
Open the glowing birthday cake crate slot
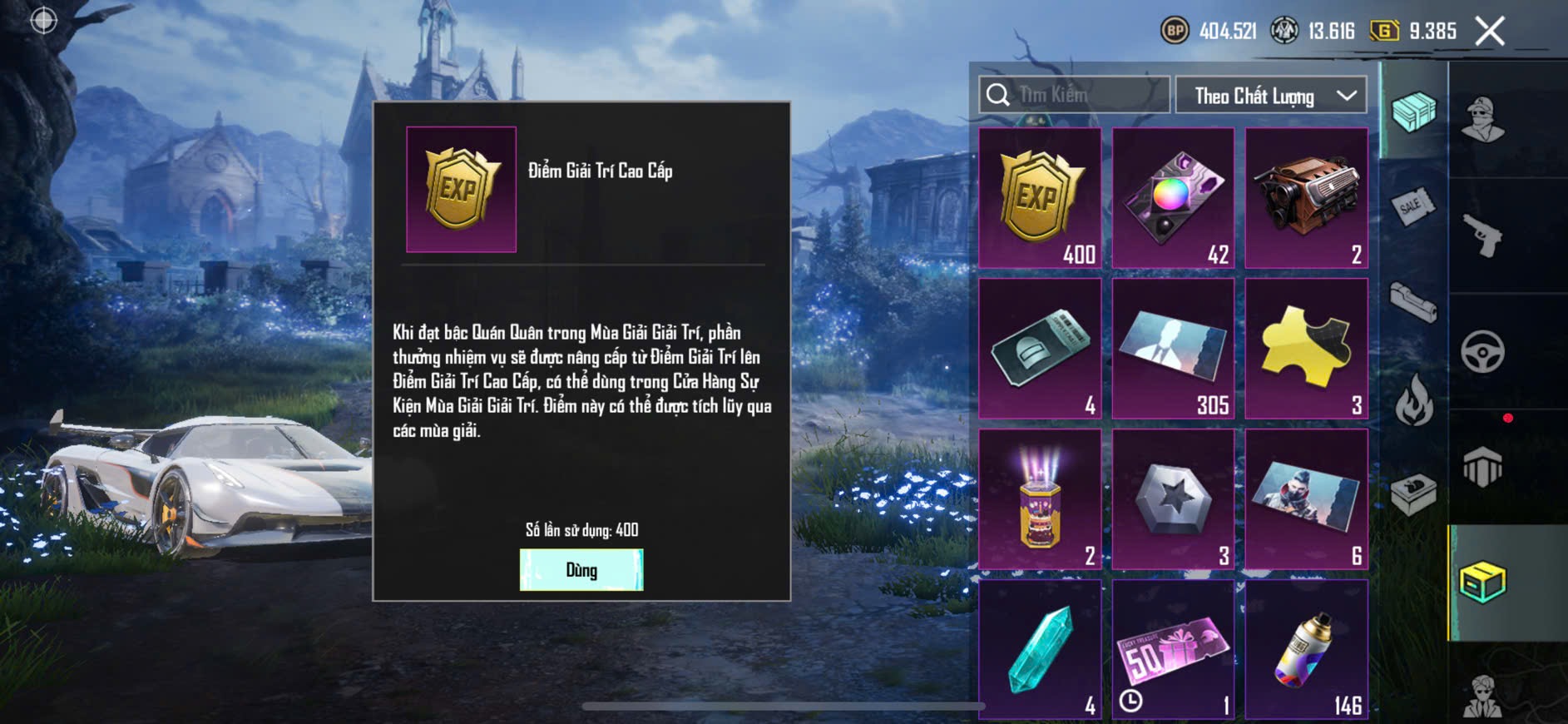click(1040, 499)
